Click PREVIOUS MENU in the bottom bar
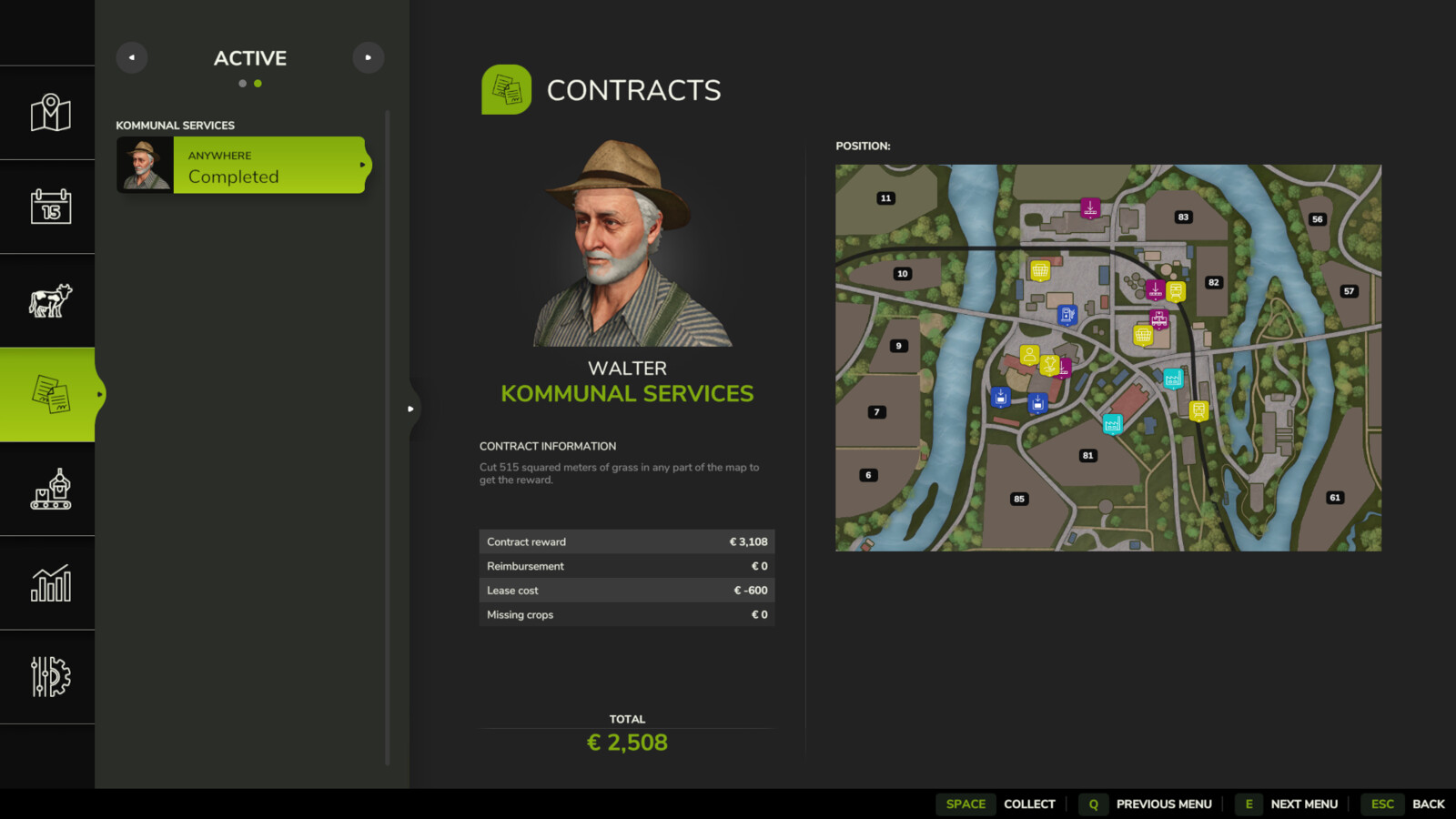 1165,804
